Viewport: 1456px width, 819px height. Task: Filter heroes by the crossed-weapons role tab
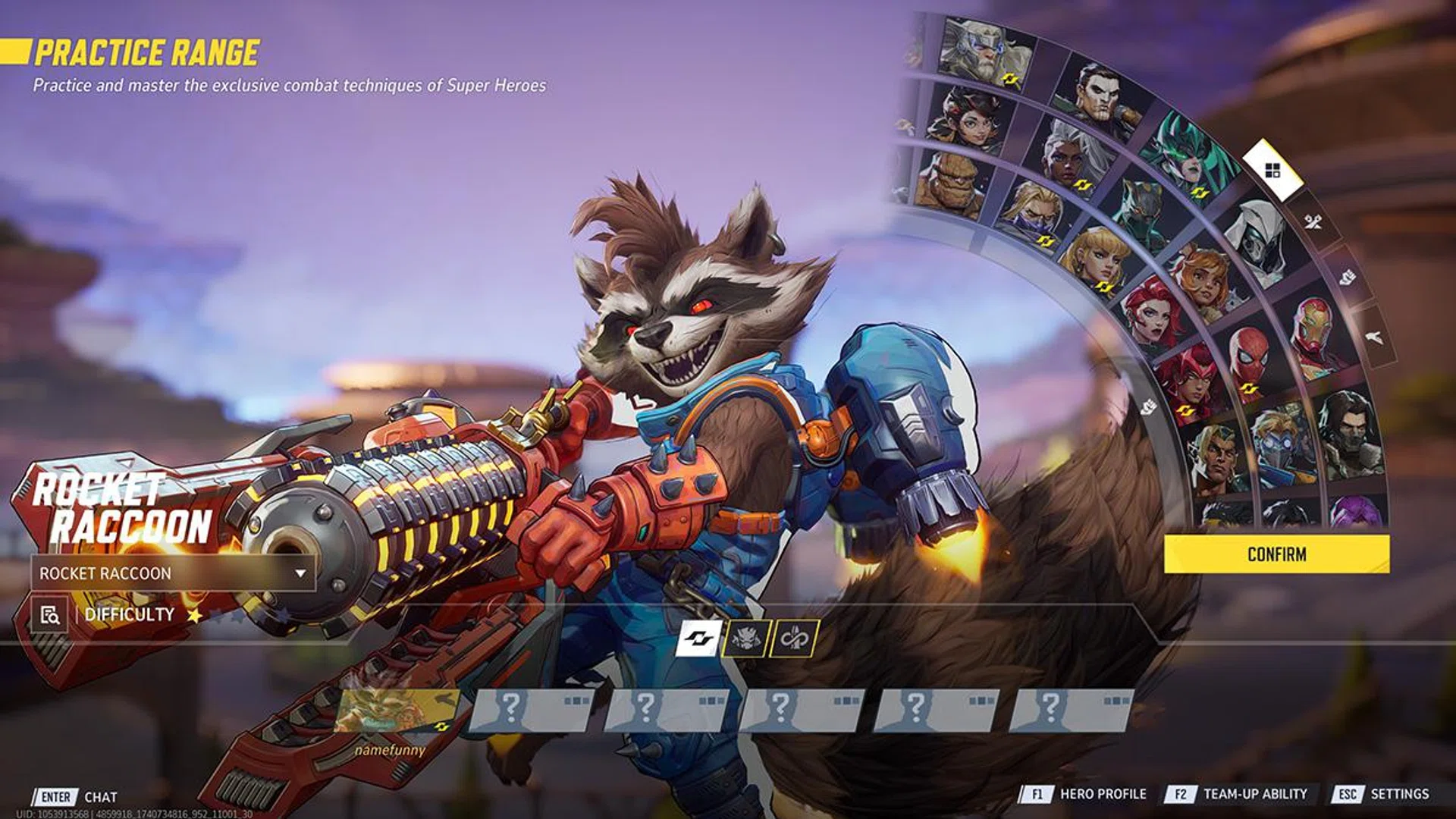coord(1313,221)
